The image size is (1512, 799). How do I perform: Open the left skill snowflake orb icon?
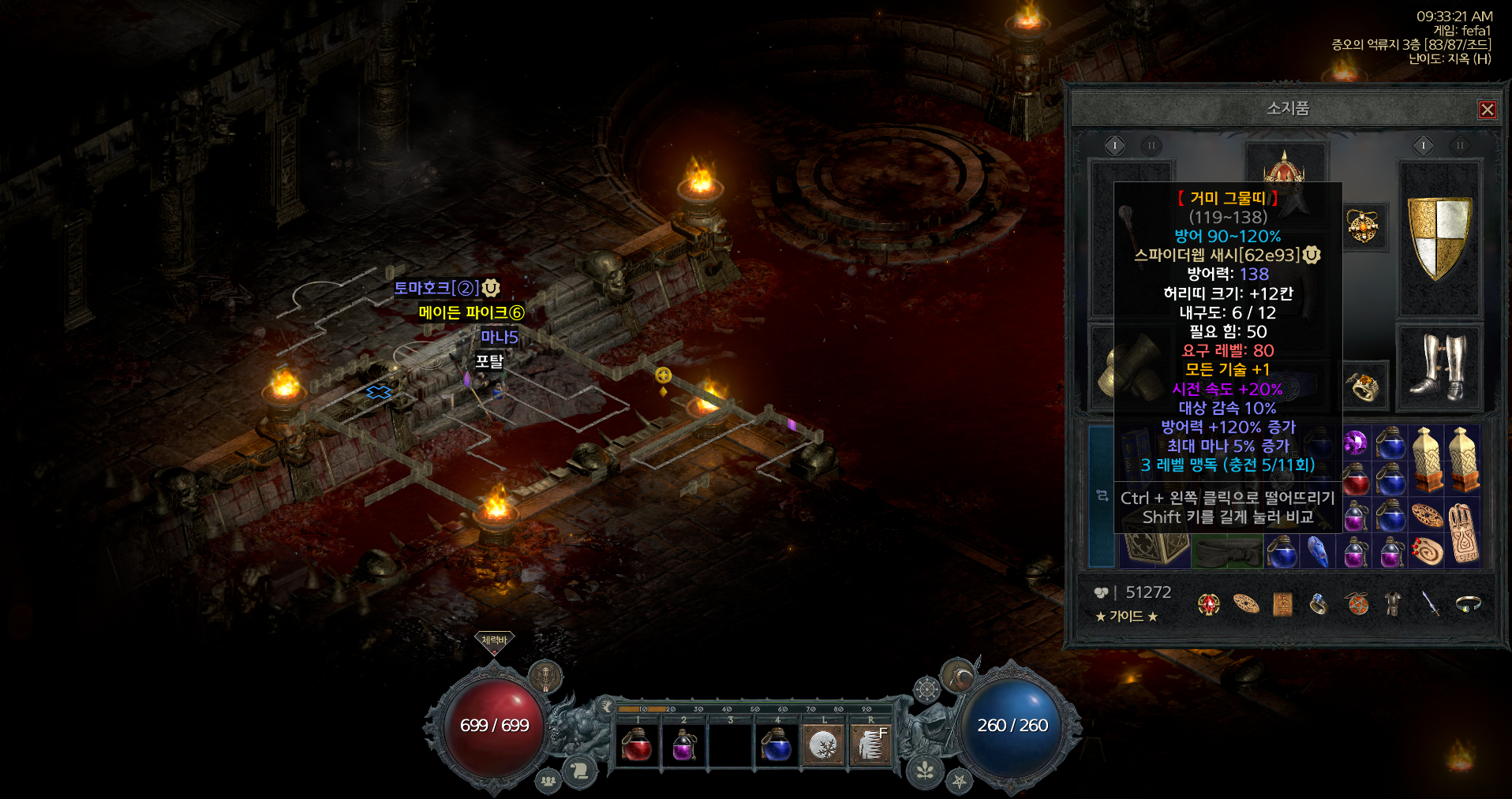824,745
